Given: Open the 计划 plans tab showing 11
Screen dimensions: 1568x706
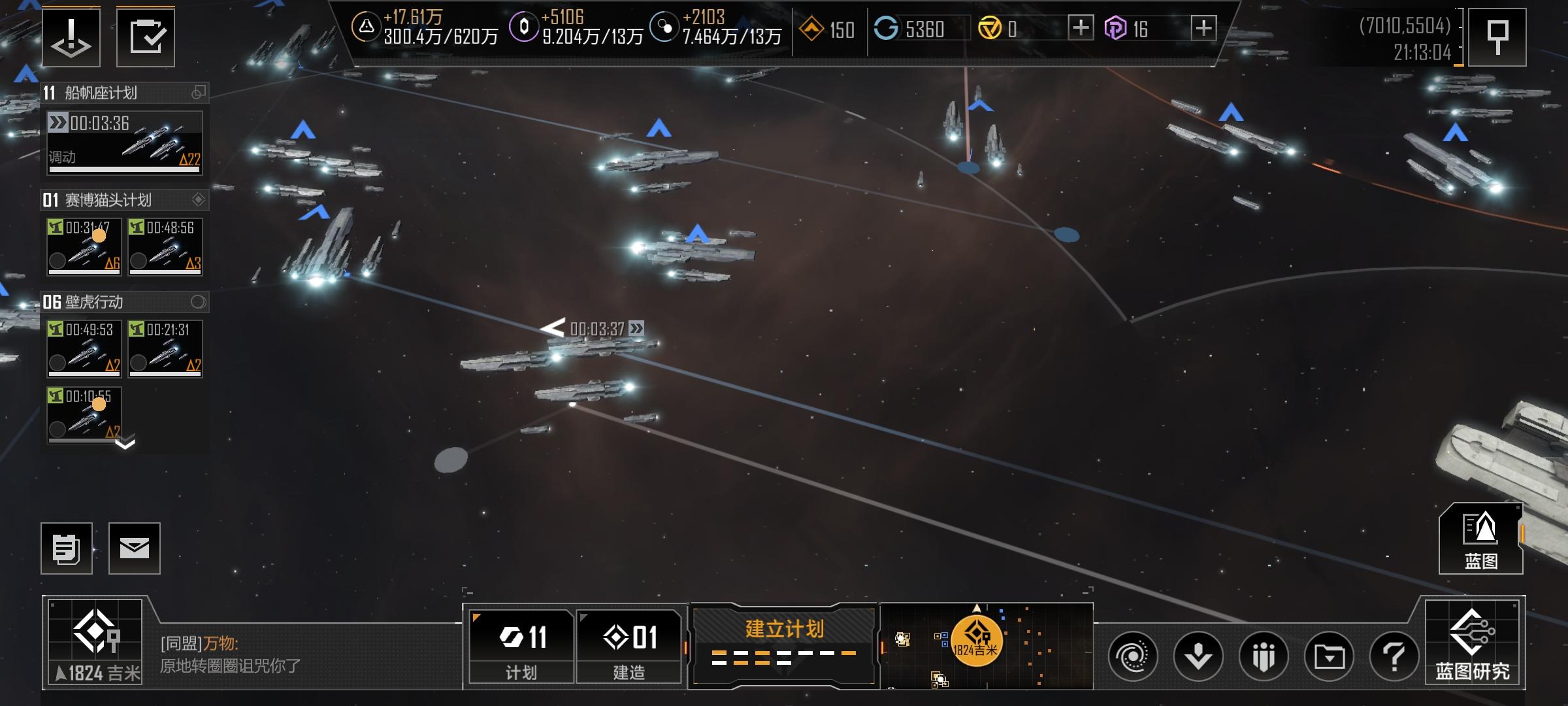Looking at the screenshot, I should pos(521,646).
